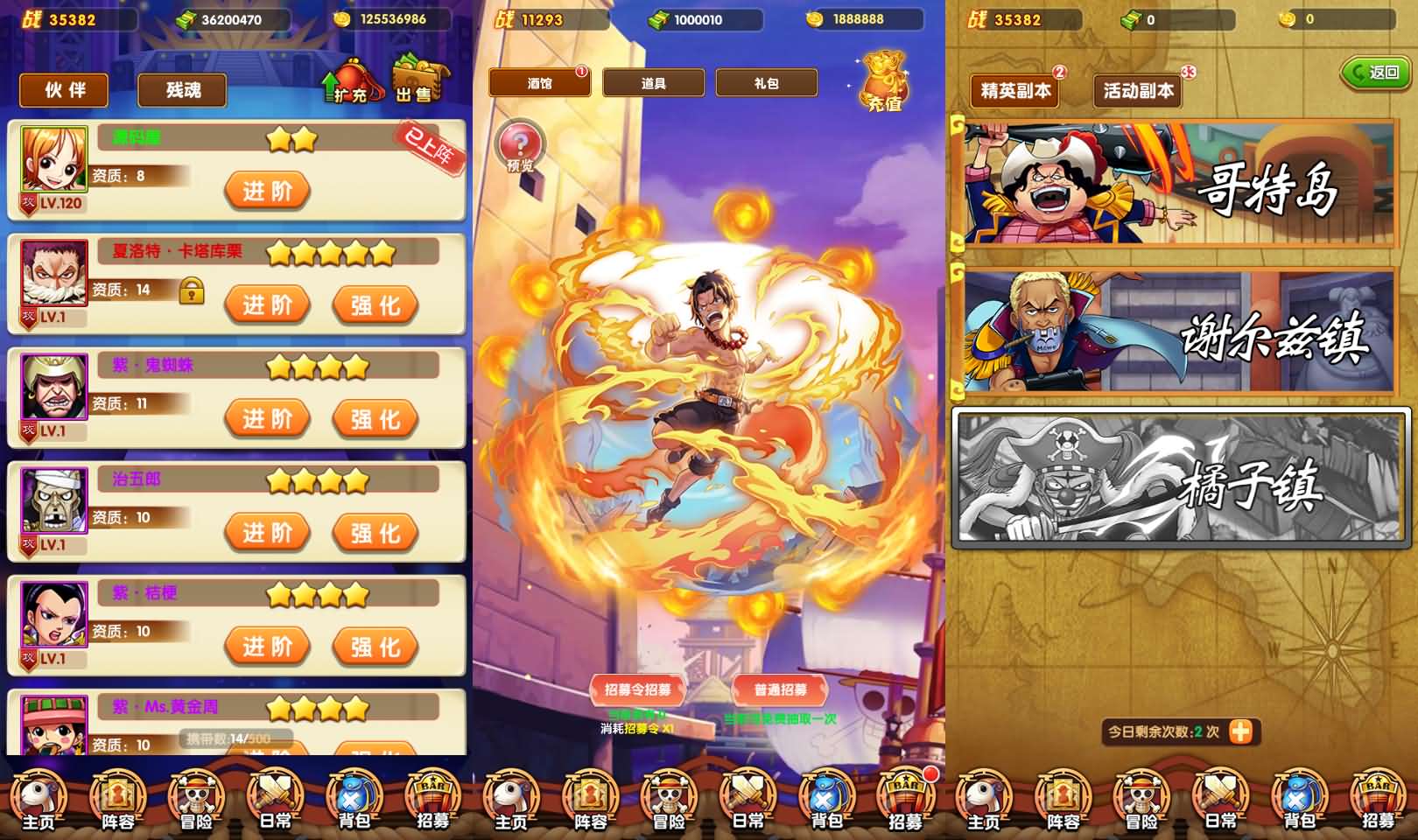Open the 冒险 adventure icon in bottom bar

coord(194,798)
